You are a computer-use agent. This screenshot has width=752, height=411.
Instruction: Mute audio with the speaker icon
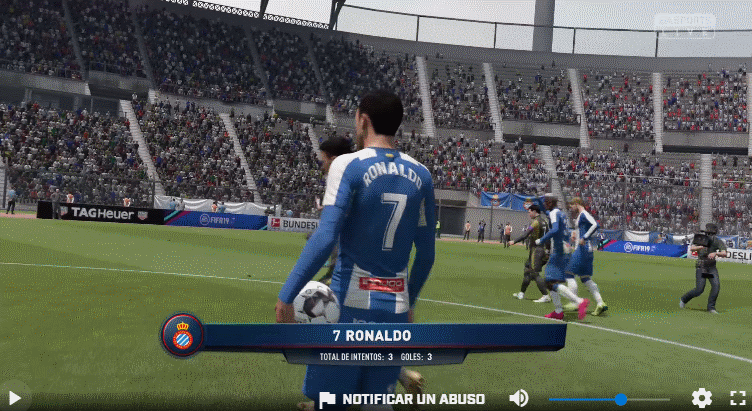point(518,398)
